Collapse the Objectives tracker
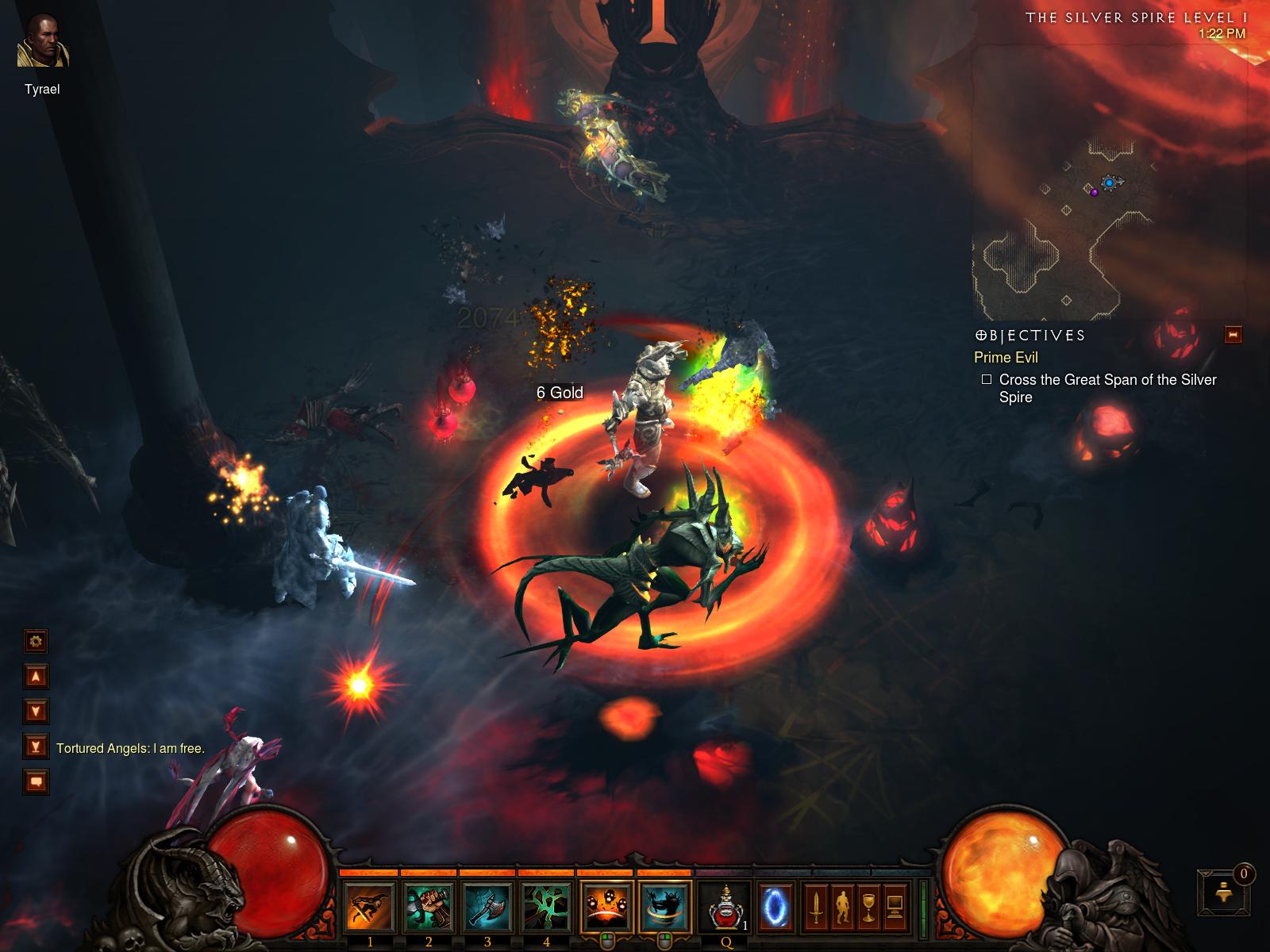The image size is (1270, 952). 1233,334
